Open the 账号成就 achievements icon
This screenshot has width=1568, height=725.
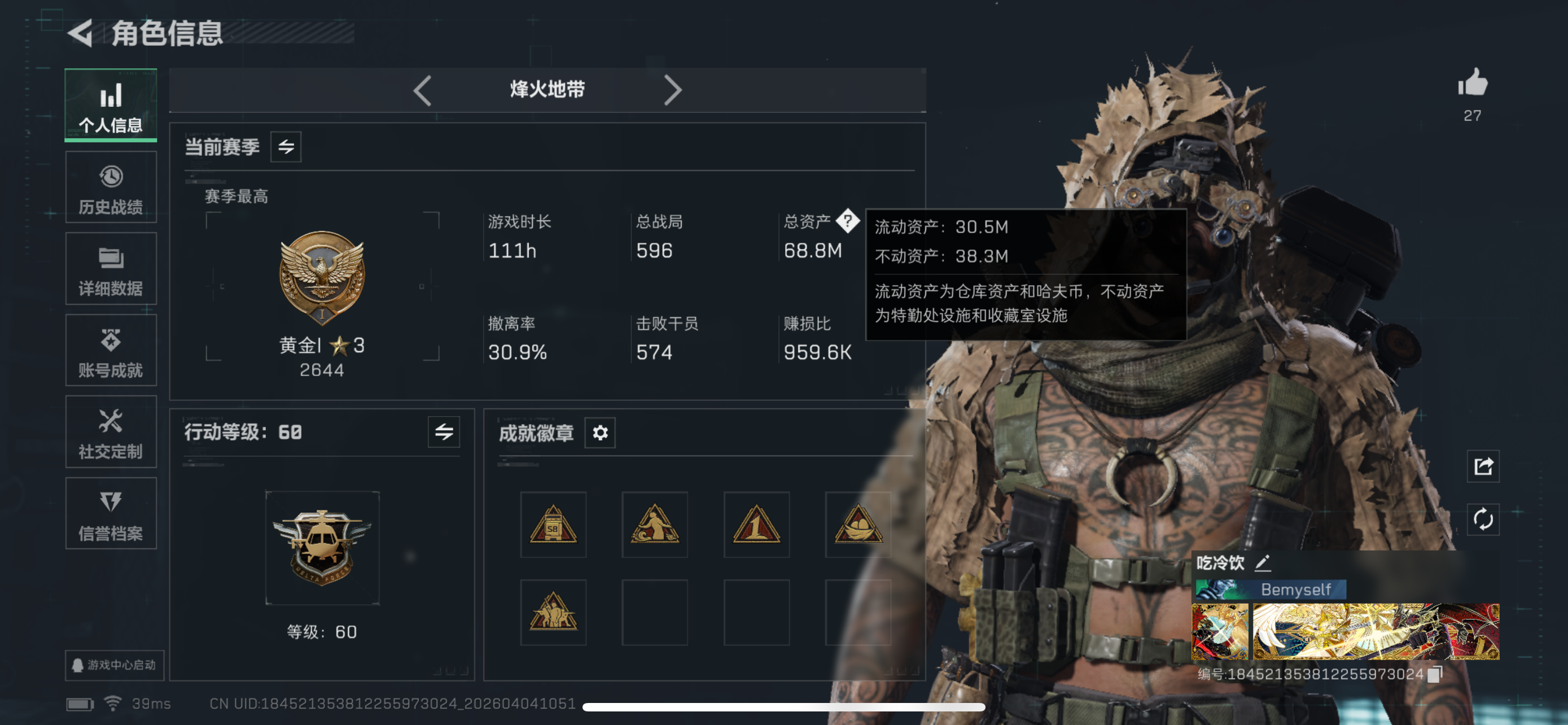(x=111, y=350)
